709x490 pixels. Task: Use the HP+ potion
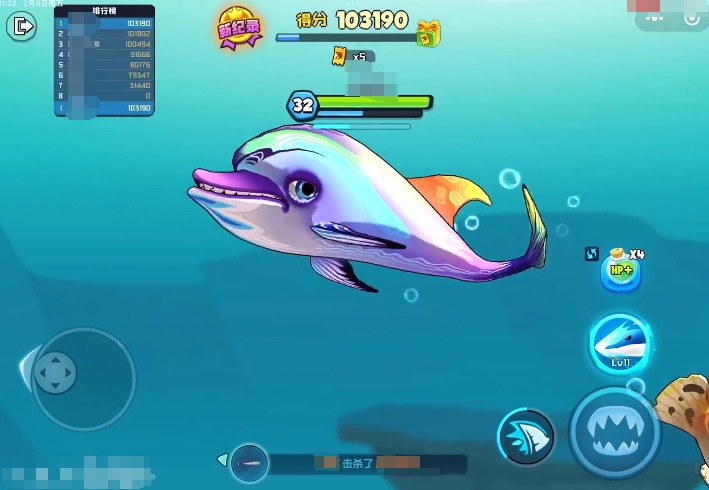click(x=620, y=273)
